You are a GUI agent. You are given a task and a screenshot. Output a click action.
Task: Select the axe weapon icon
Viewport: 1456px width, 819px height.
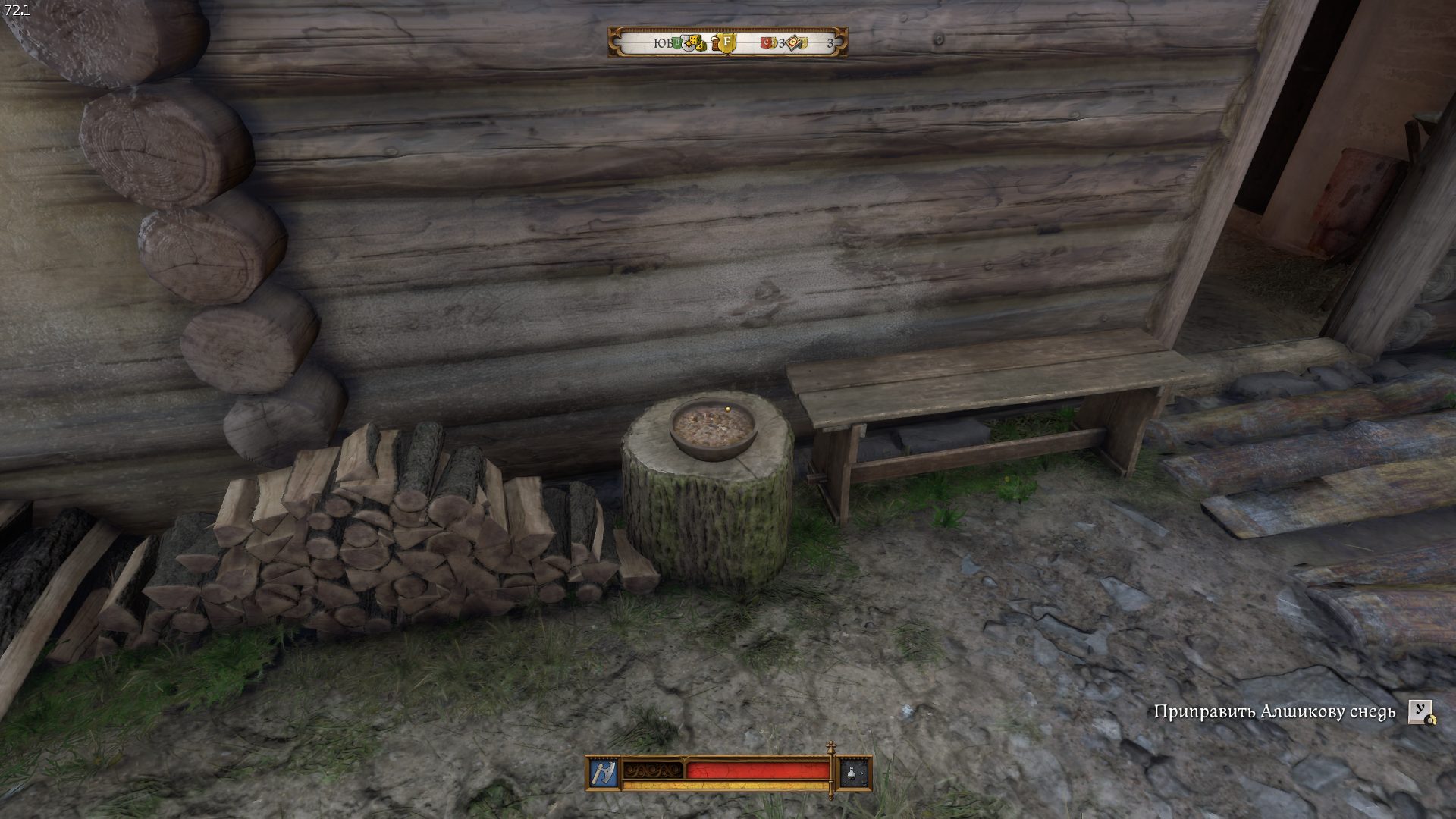click(x=604, y=773)
